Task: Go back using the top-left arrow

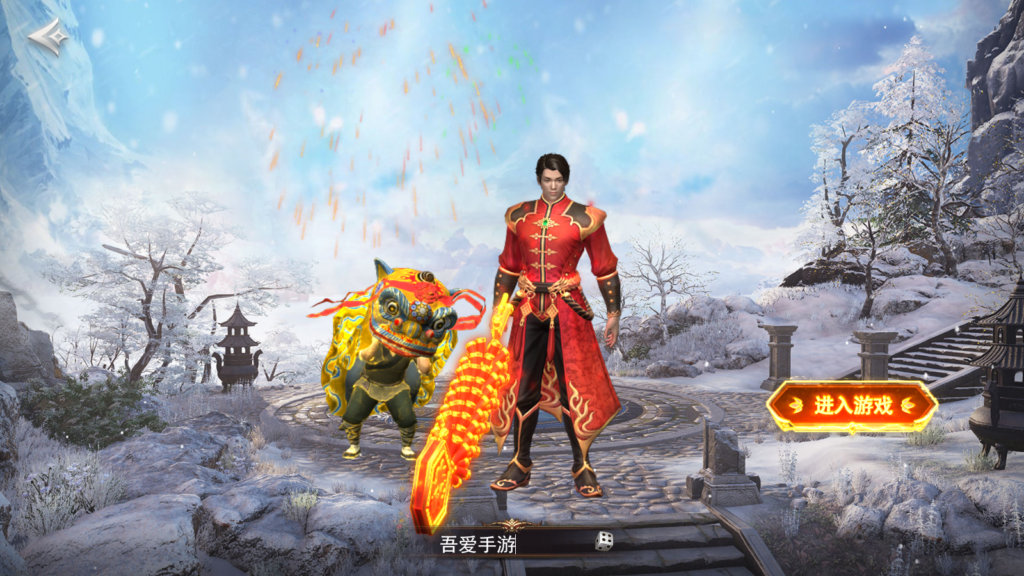Action: [48, 37]
